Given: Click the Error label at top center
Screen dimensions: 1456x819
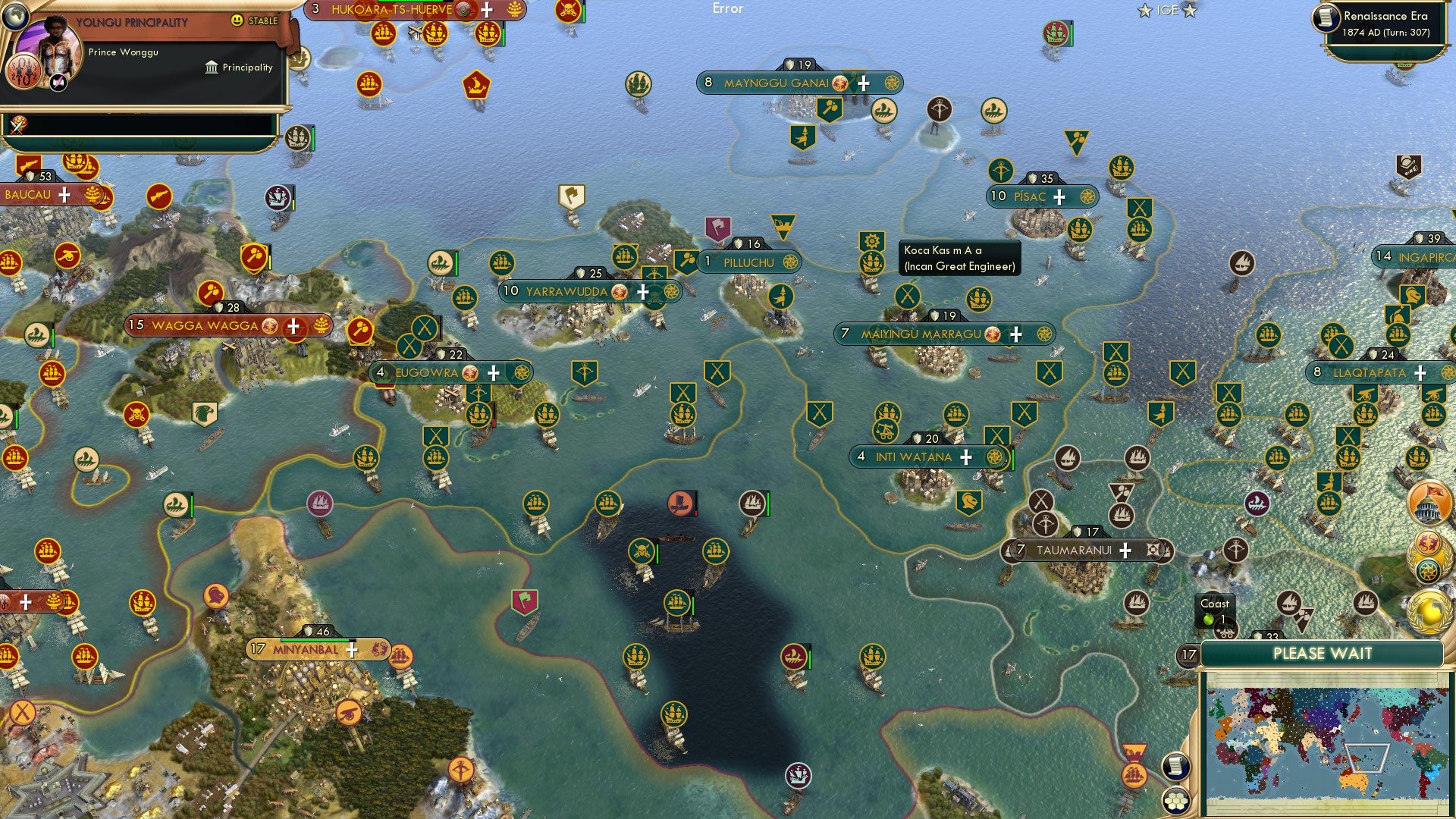Looking at the screenshot, I should pos(728,9).
